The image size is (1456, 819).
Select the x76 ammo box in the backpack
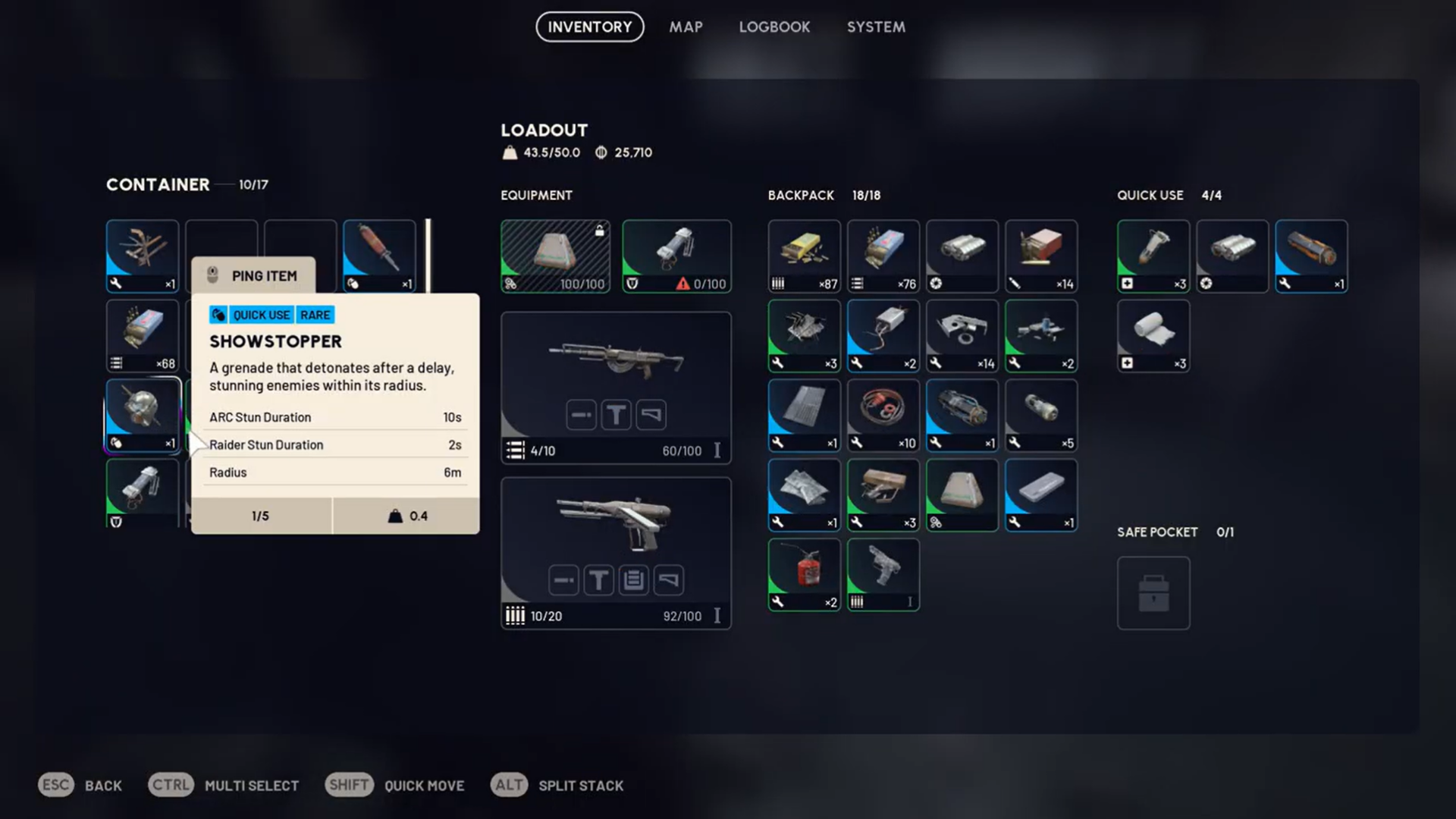coord(883,256)
